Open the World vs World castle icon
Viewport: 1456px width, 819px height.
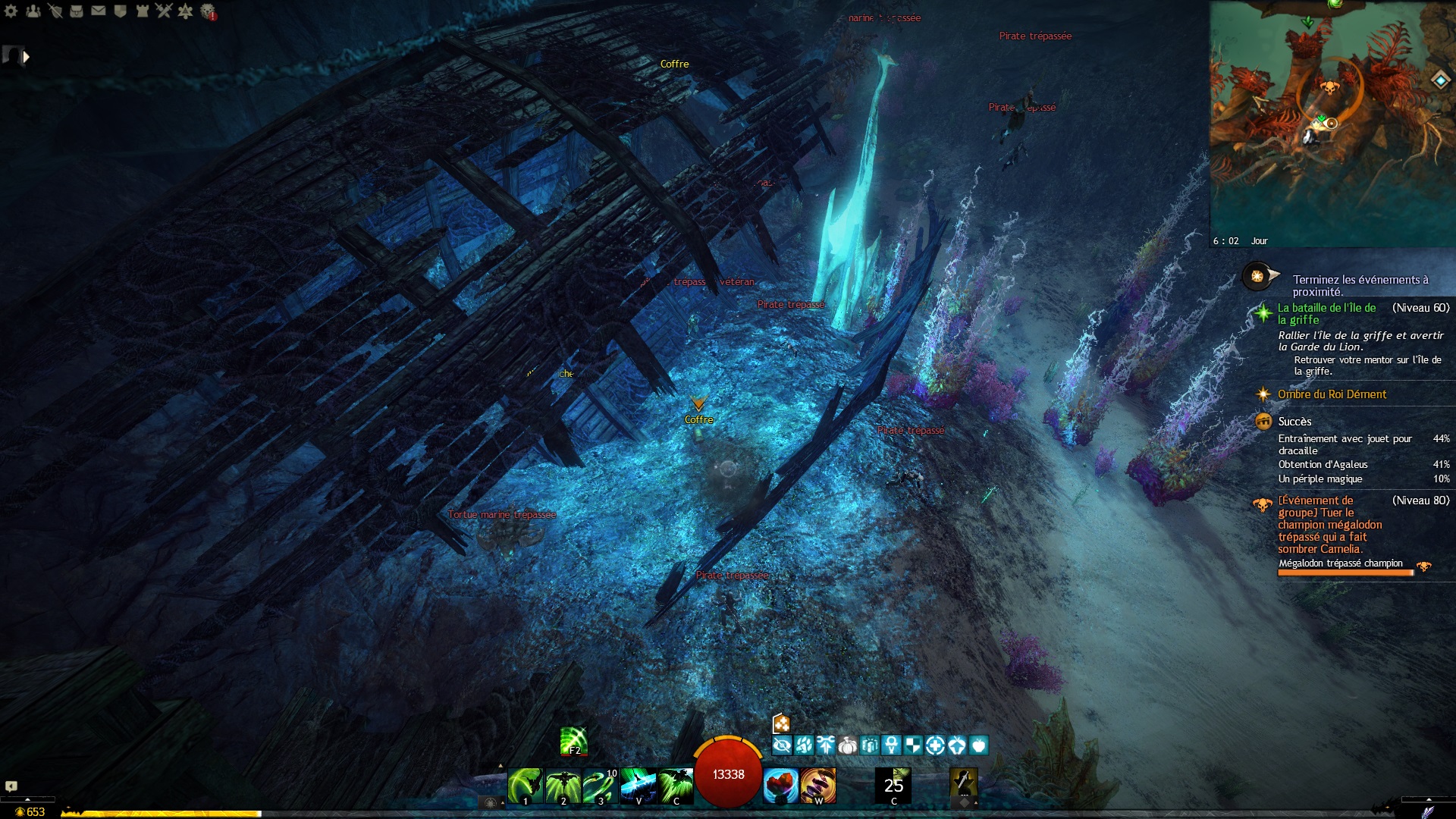pos(142,11)
